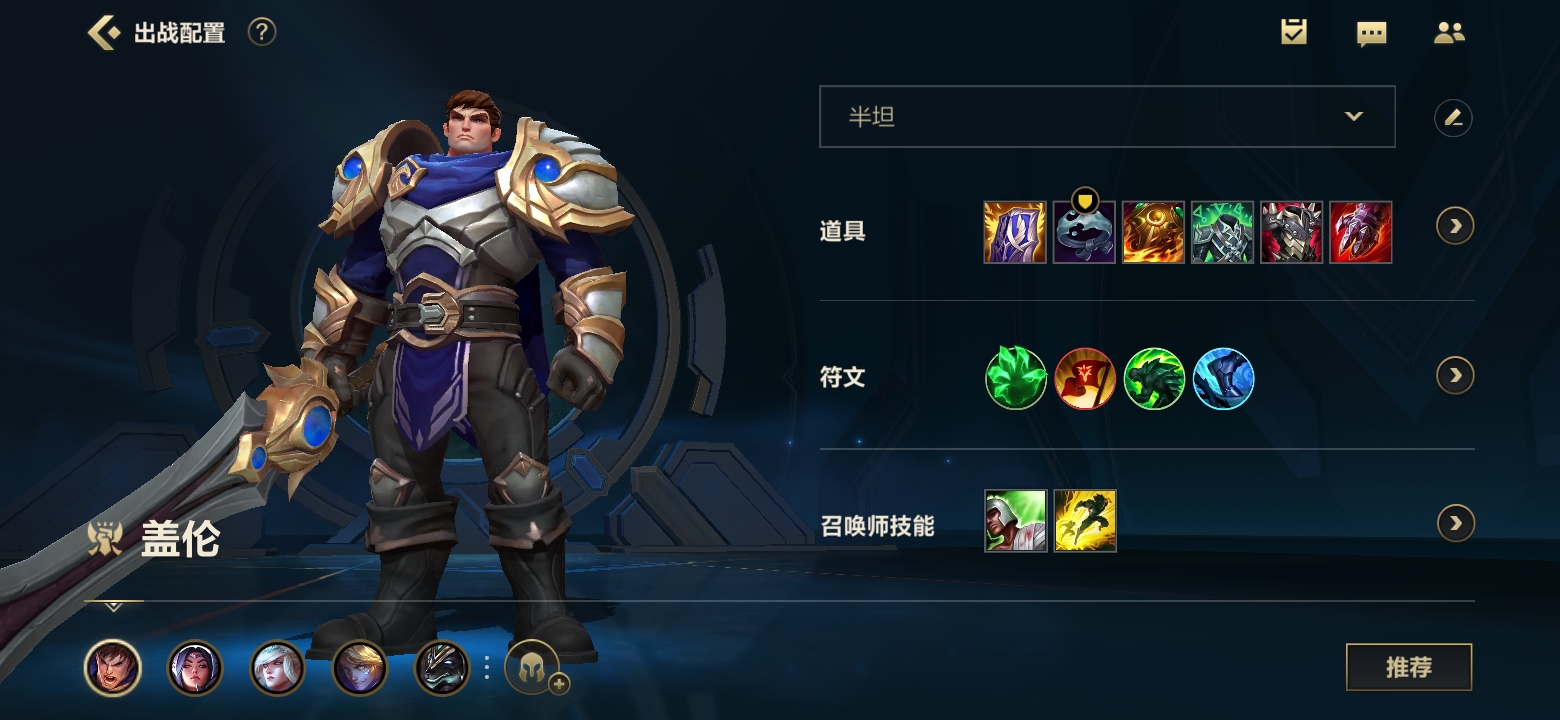Open the 召唤师技能 arrow button
This screenshot has width=1560, height=720.
coord(1455,523)
